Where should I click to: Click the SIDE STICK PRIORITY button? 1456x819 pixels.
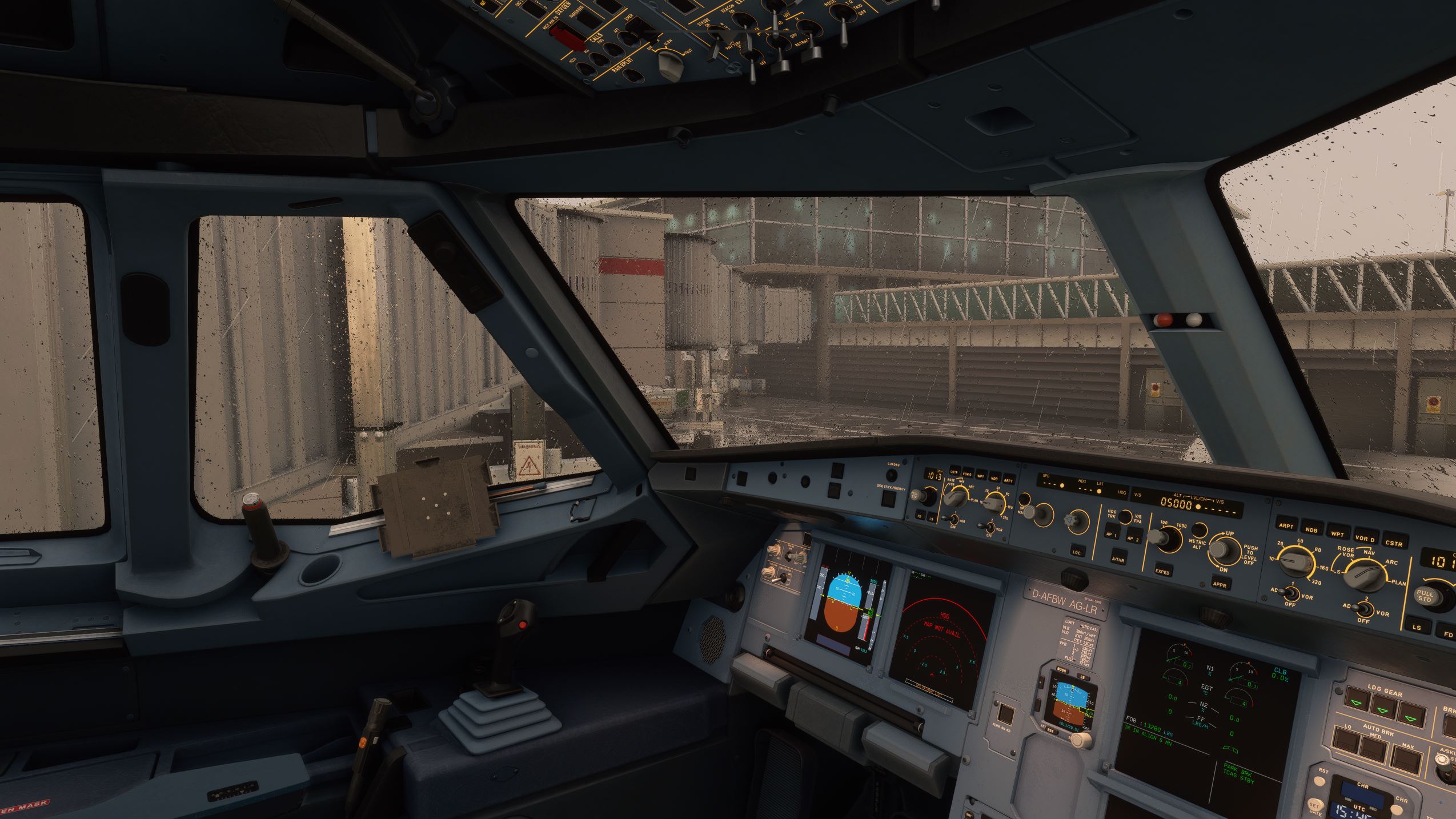point(888,499)
